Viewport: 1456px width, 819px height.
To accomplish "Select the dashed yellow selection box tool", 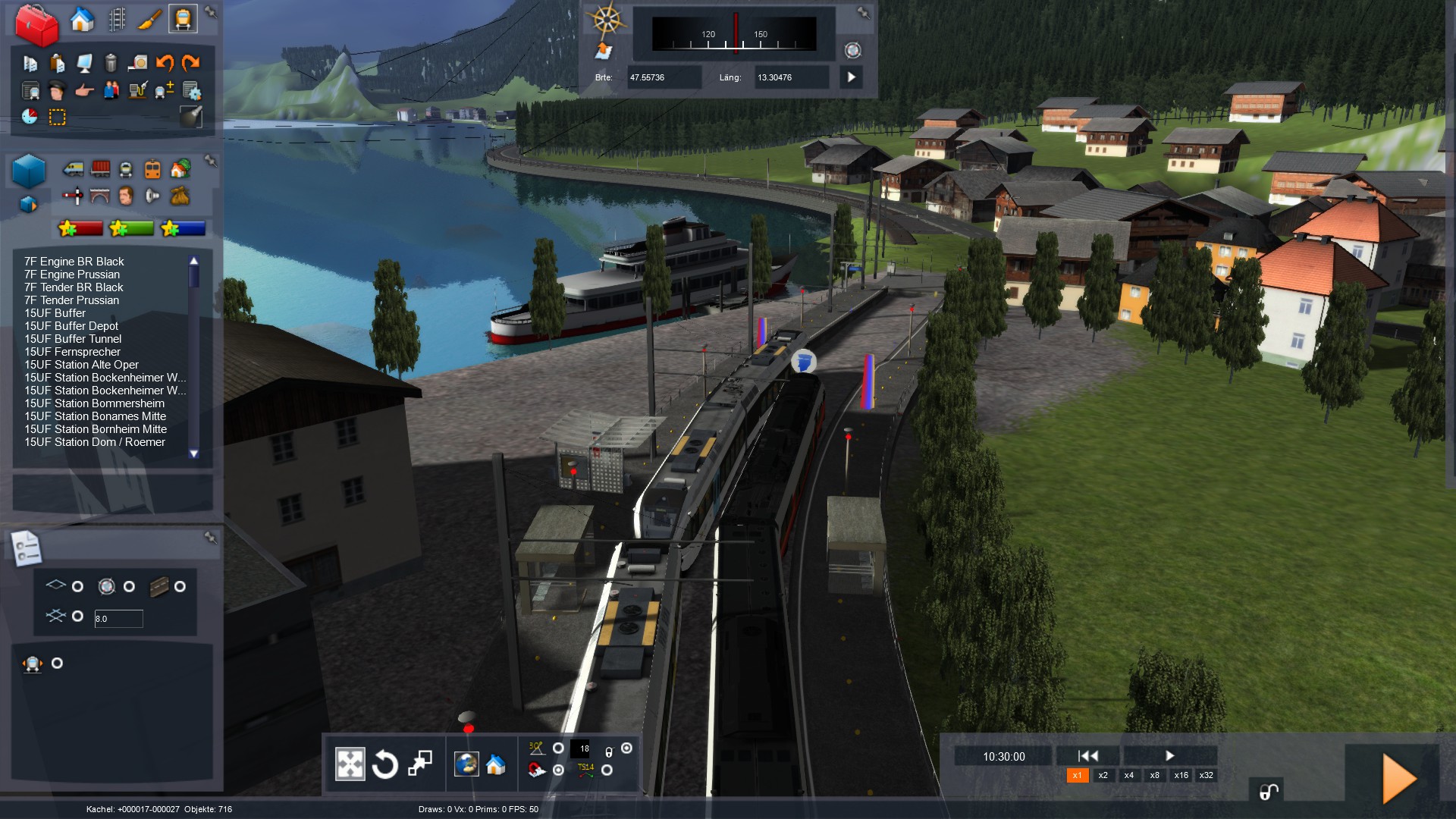I will point(58,118).
